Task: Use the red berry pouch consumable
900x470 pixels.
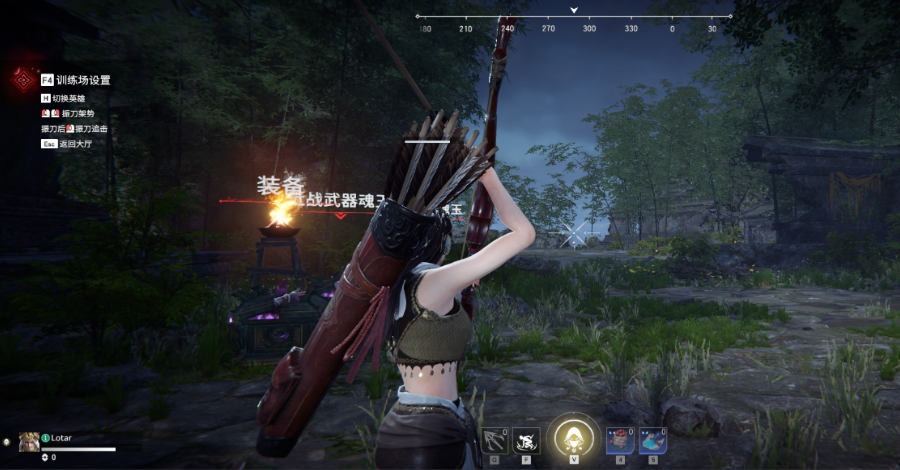Action: click(619, 440)
